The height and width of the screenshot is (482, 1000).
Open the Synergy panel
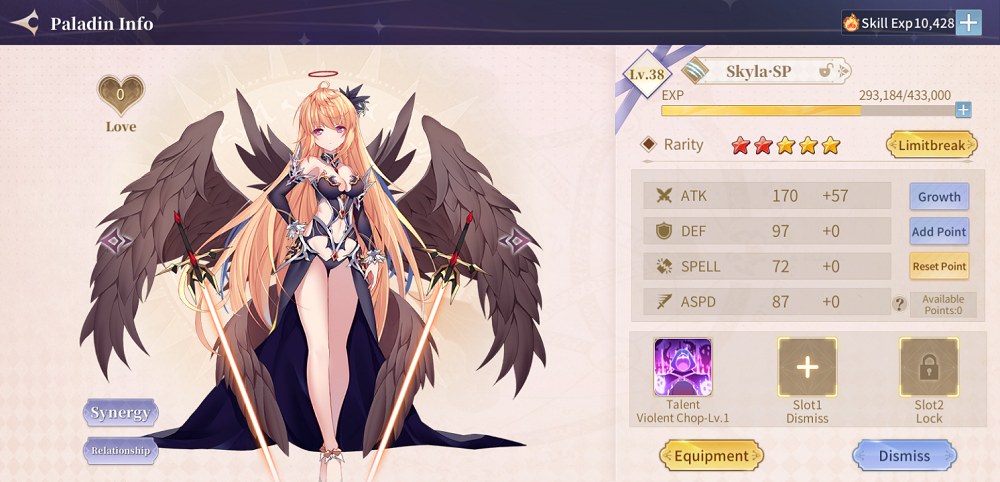[x=120, y=412]
